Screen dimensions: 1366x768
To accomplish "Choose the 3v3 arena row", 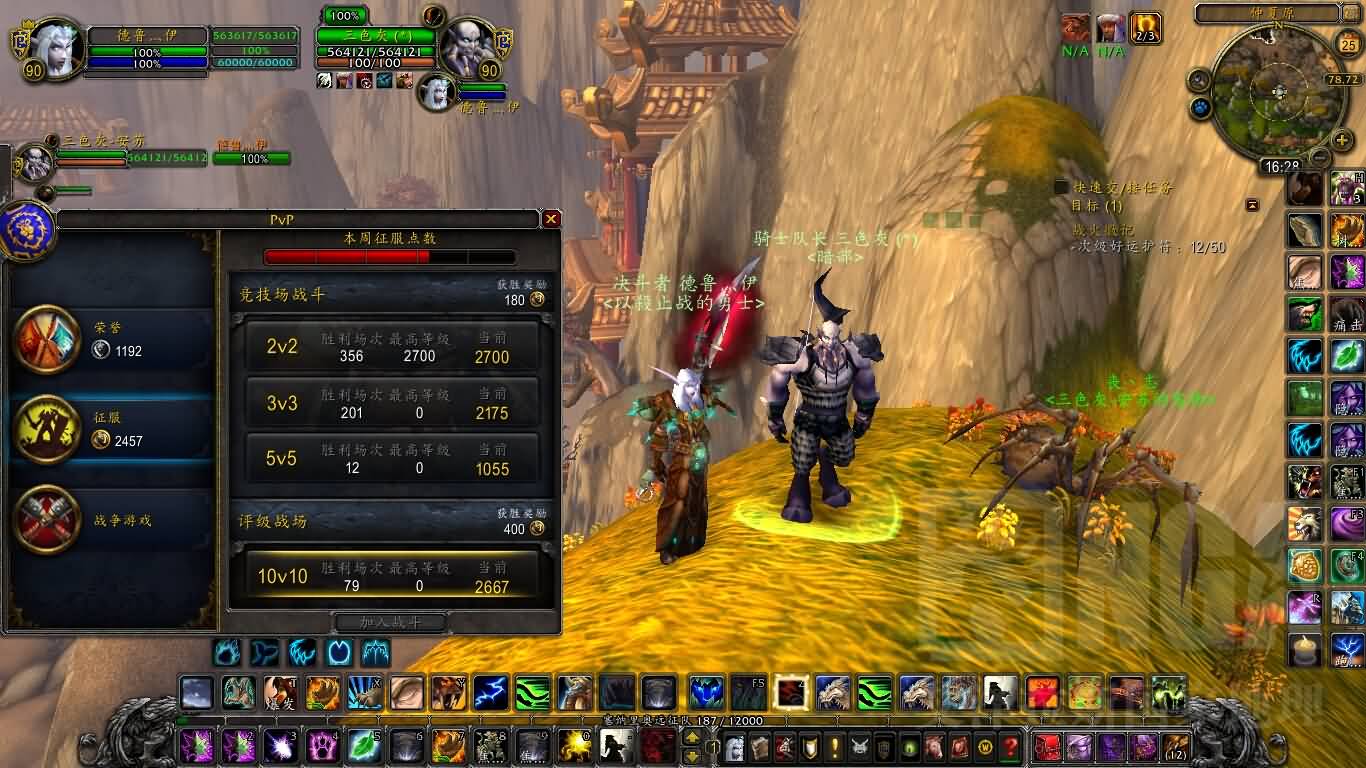I will click(386, 403).
